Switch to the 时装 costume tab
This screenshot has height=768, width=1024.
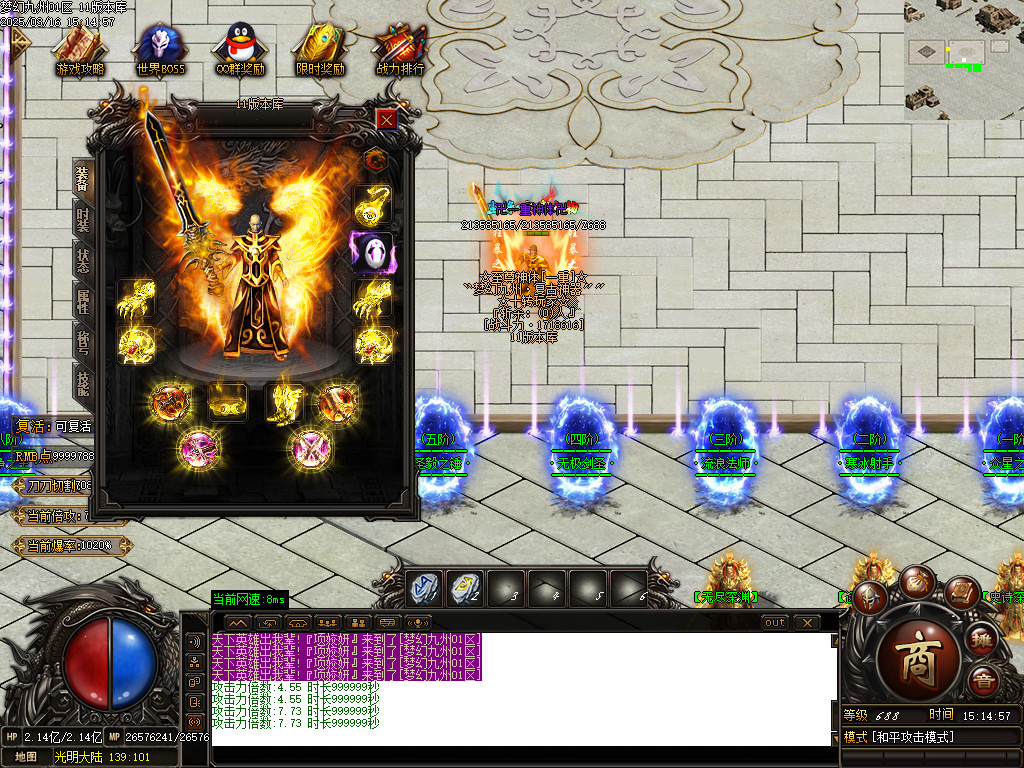pos(83,220)
